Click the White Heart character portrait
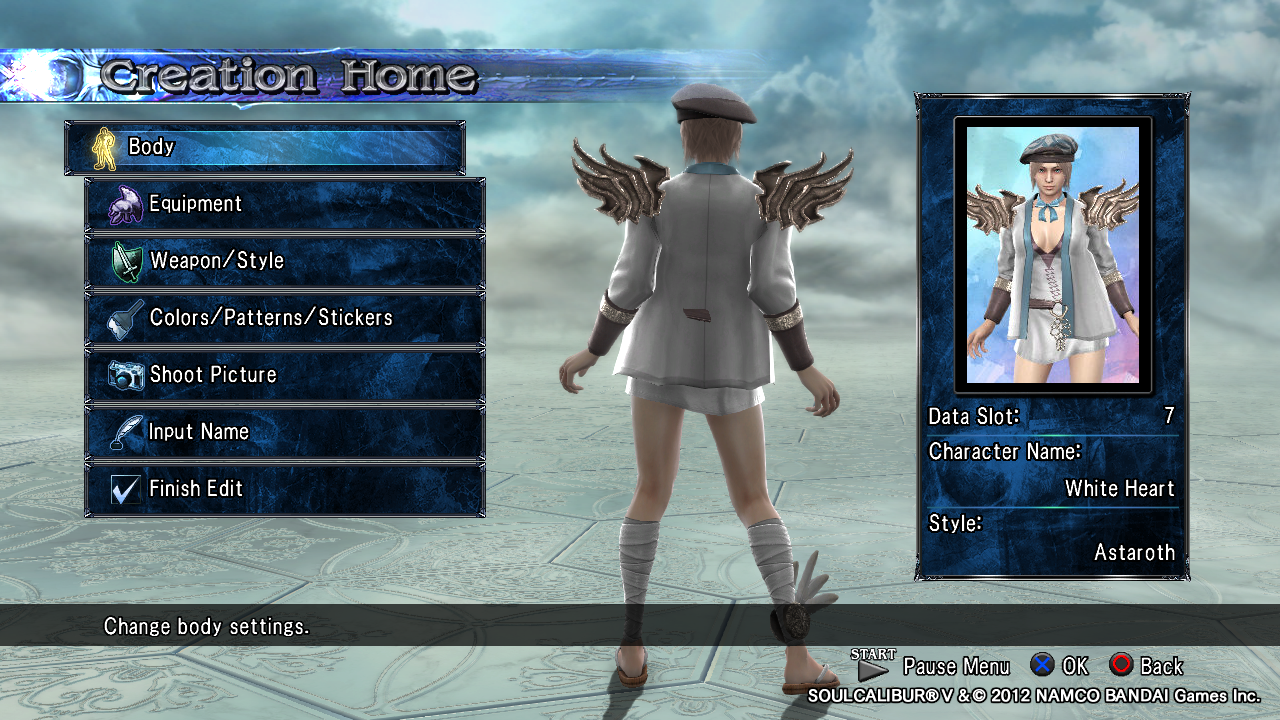 click(x=1053, y=254)
